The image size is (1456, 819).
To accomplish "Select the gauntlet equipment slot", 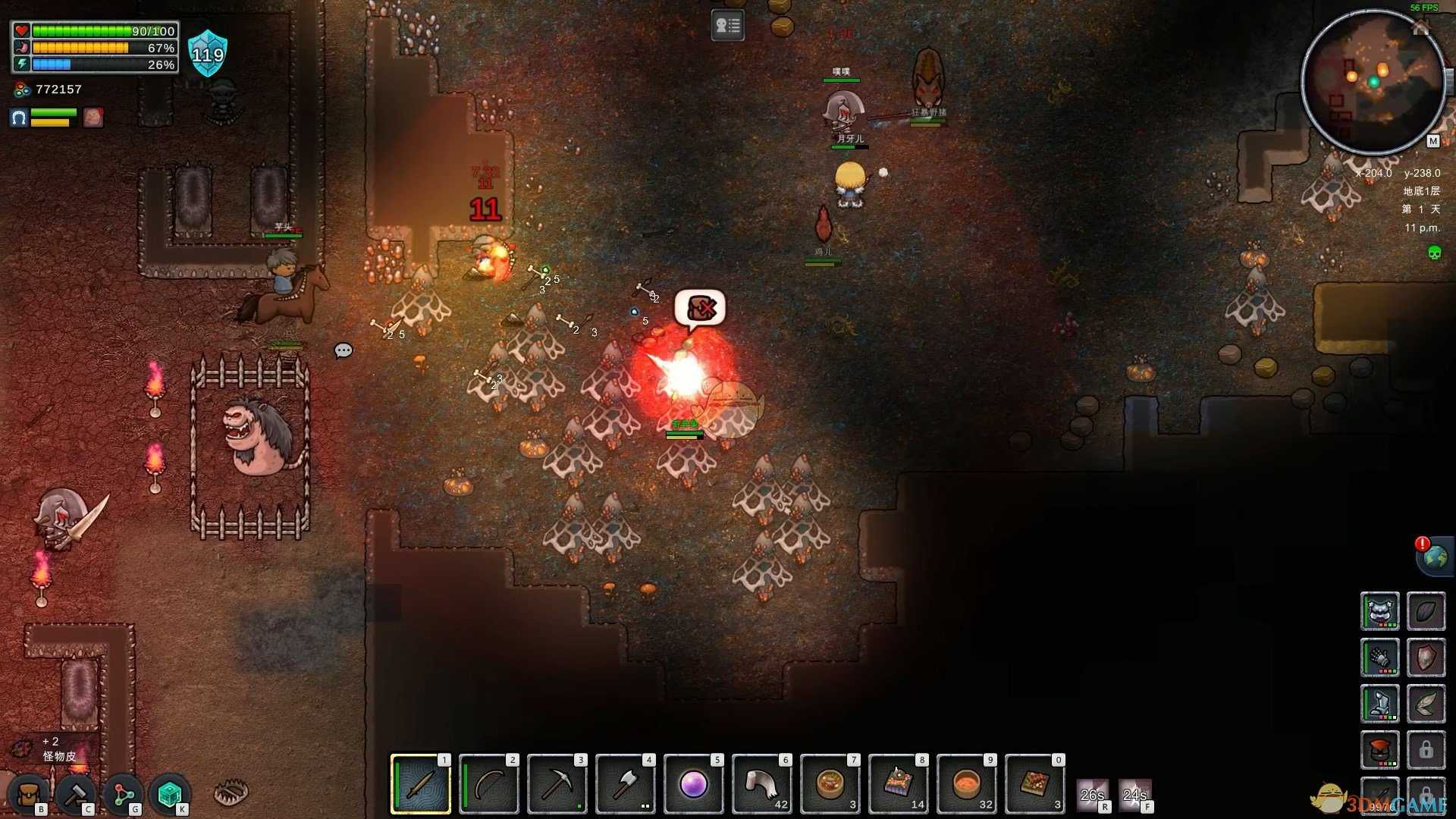I will tap(1379, 657).
